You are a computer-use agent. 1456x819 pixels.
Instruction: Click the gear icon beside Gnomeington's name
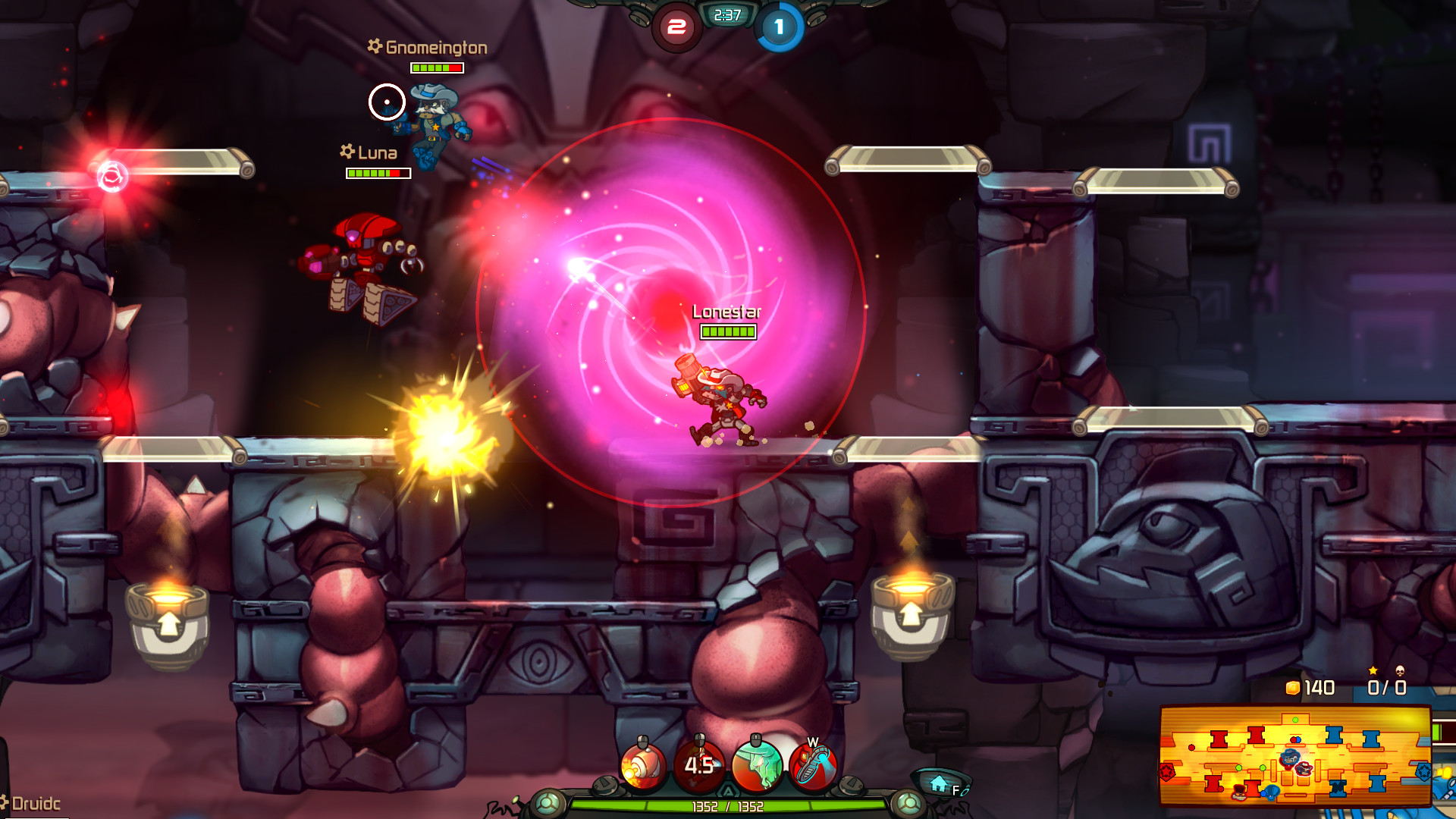tap(374, 47)
